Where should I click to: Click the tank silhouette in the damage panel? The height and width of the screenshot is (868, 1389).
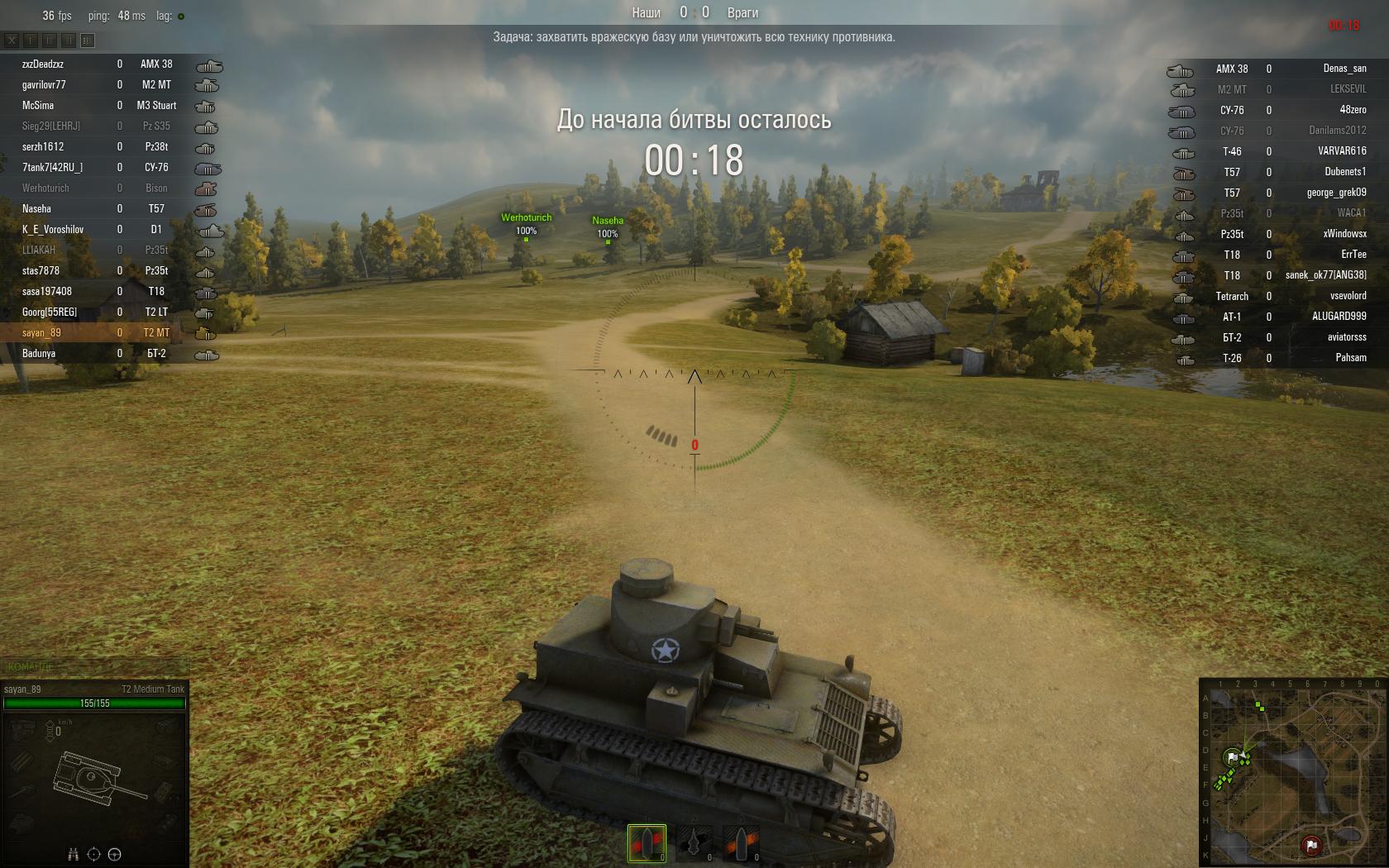tap(91, 777)
